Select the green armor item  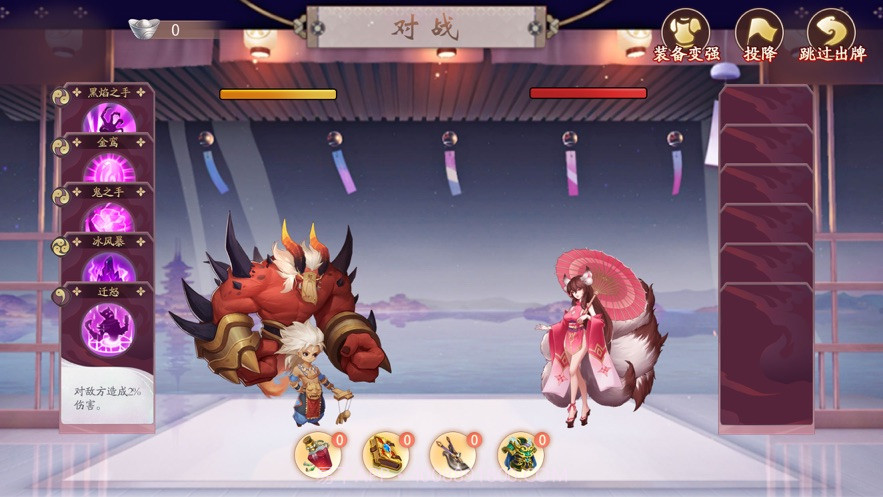pos(520,454)
